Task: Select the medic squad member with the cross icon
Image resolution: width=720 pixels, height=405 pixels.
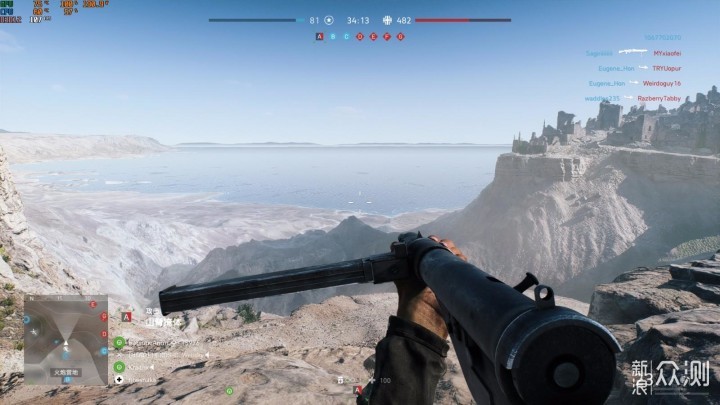Action: pyautogui.click(x=119, y=380)
